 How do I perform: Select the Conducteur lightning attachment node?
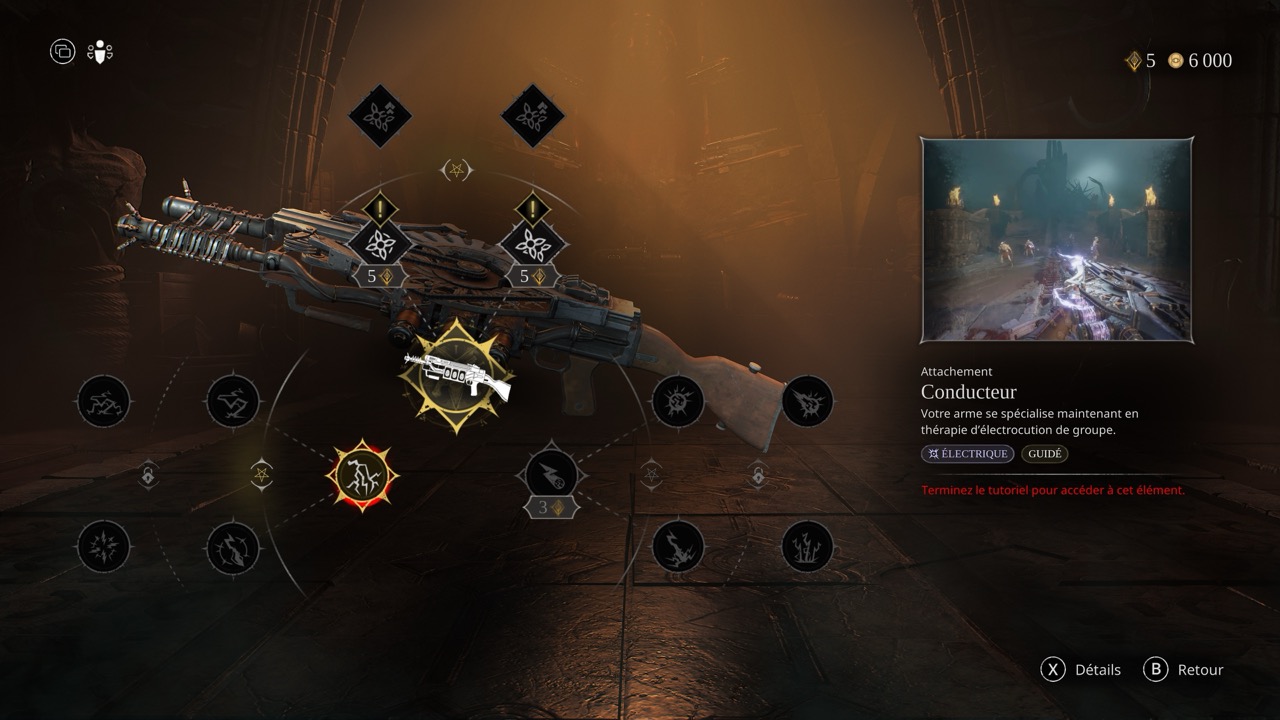click(362, 476)
